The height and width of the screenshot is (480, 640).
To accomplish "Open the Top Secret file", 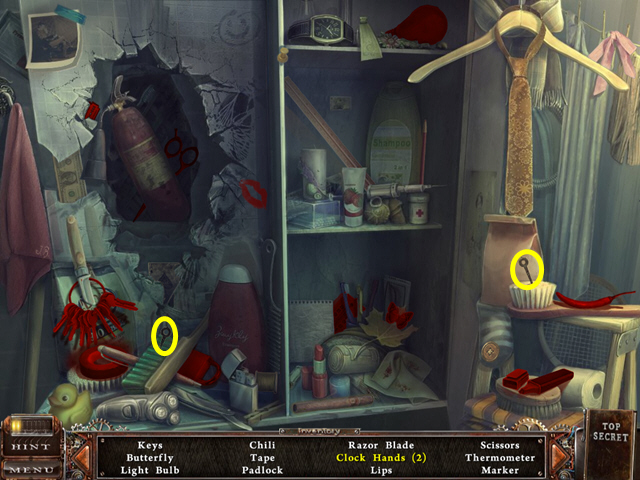I will pyautogui.click(x=610, y=434).
